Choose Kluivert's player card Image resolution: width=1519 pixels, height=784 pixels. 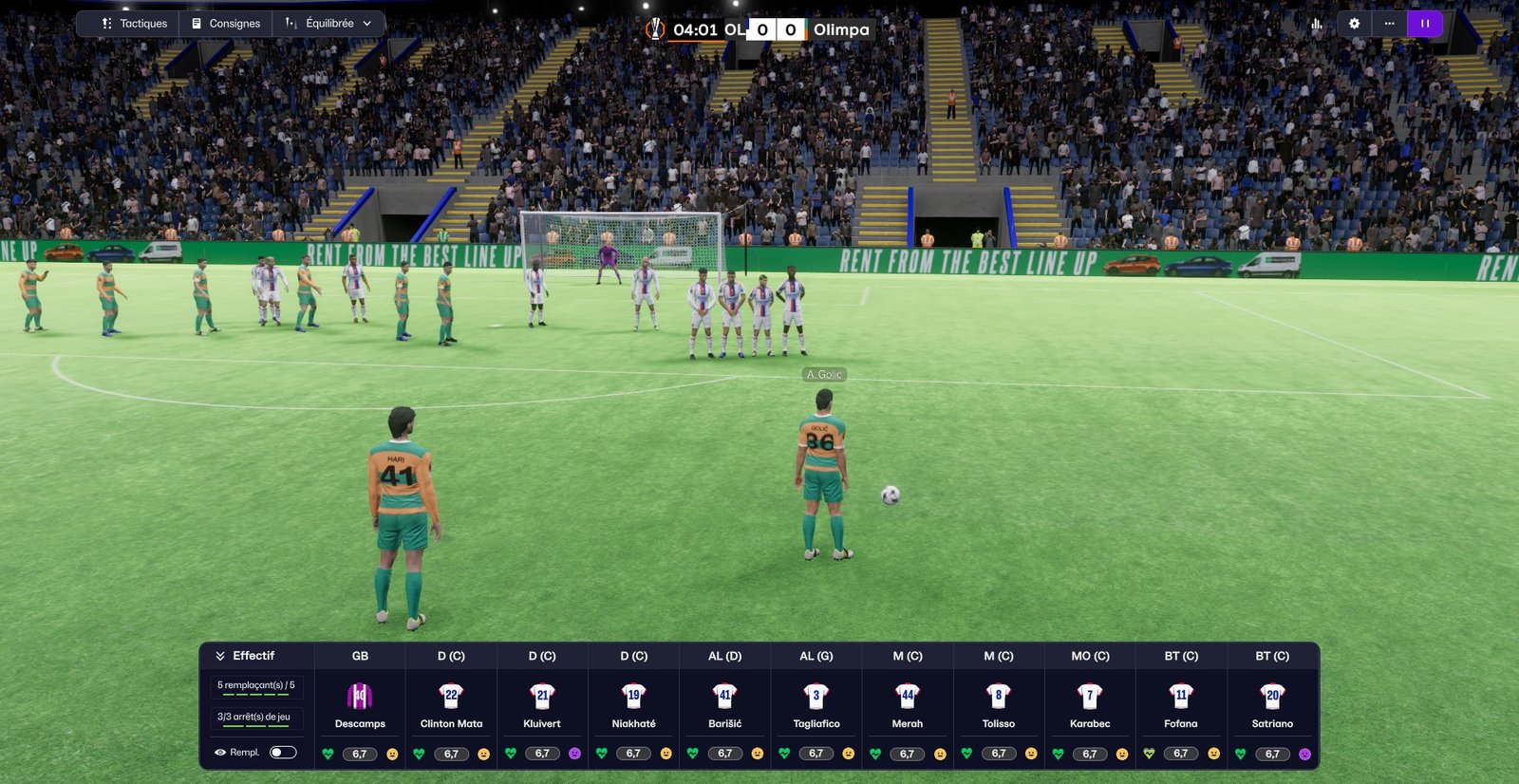coord(542,705)
